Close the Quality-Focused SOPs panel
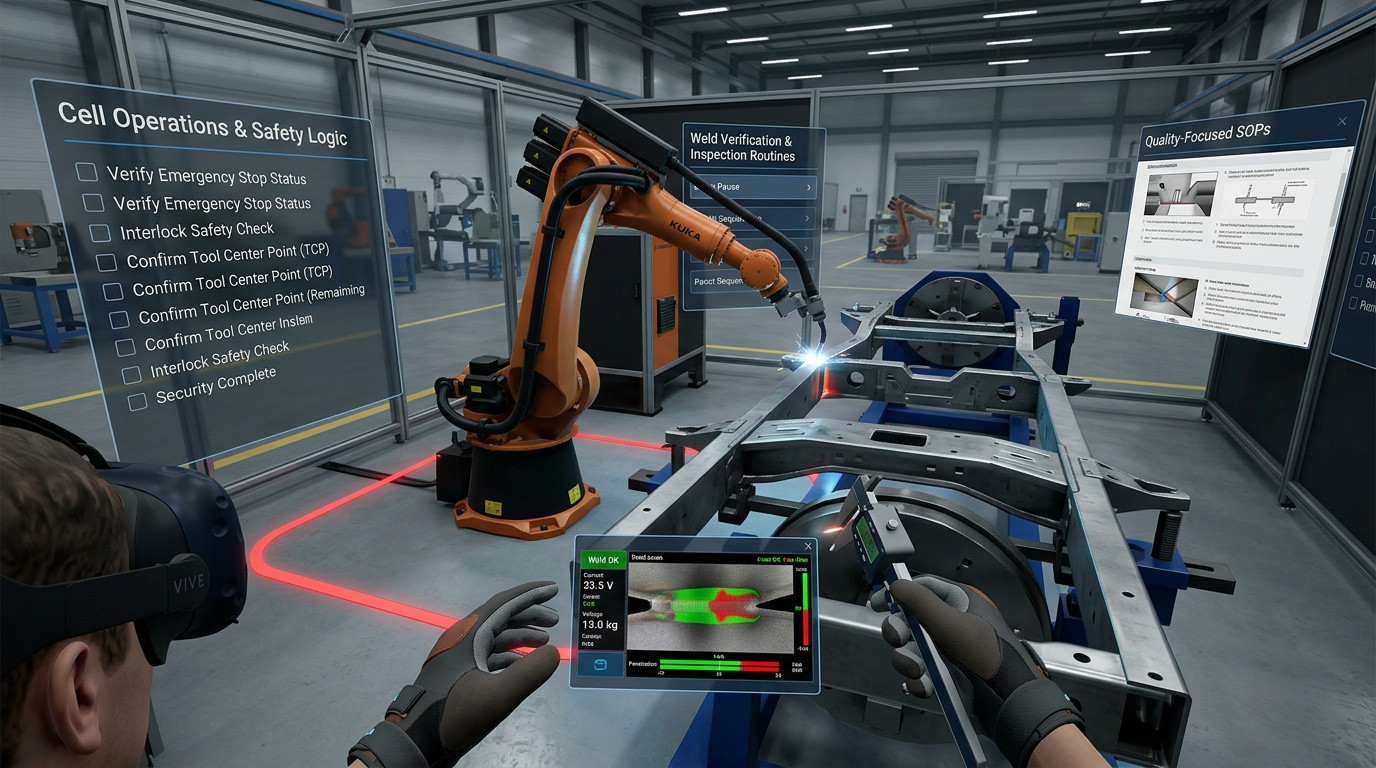Screen dimensions: 1376x768 click(x=1342, y=121)
